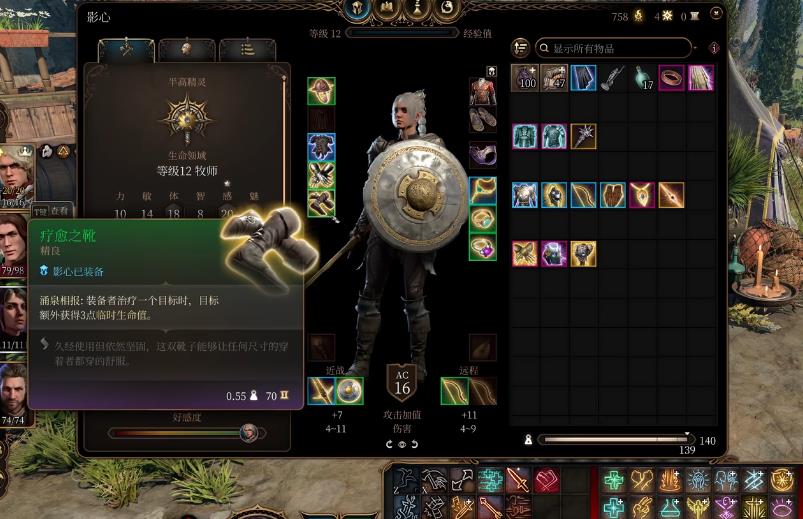Select the equipped red armor outfit slot
The height and width of the screenshot is (519, 803).
[484, 91]
